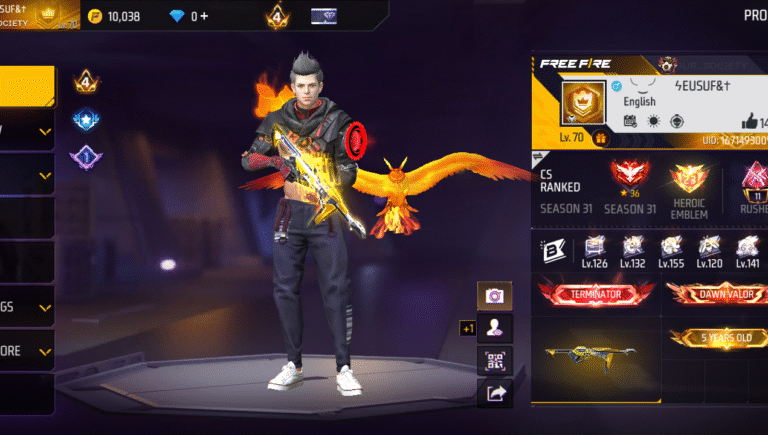Select the Terminator title banner
Image resolution: width=768 pixels, height=435 pixels.
(597, 294)
